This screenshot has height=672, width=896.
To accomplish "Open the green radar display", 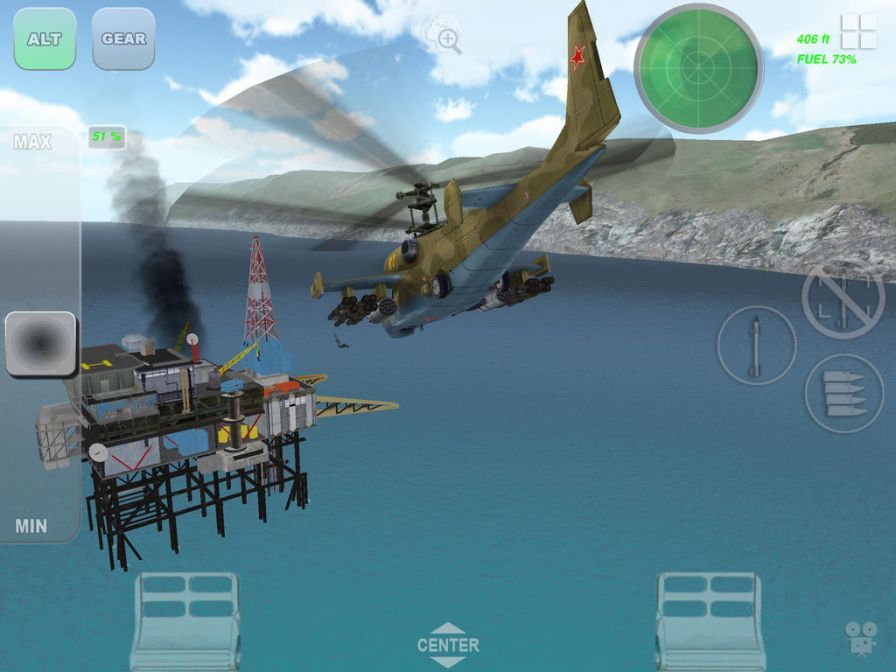I will pyautogui.click(x=698, y=67).
